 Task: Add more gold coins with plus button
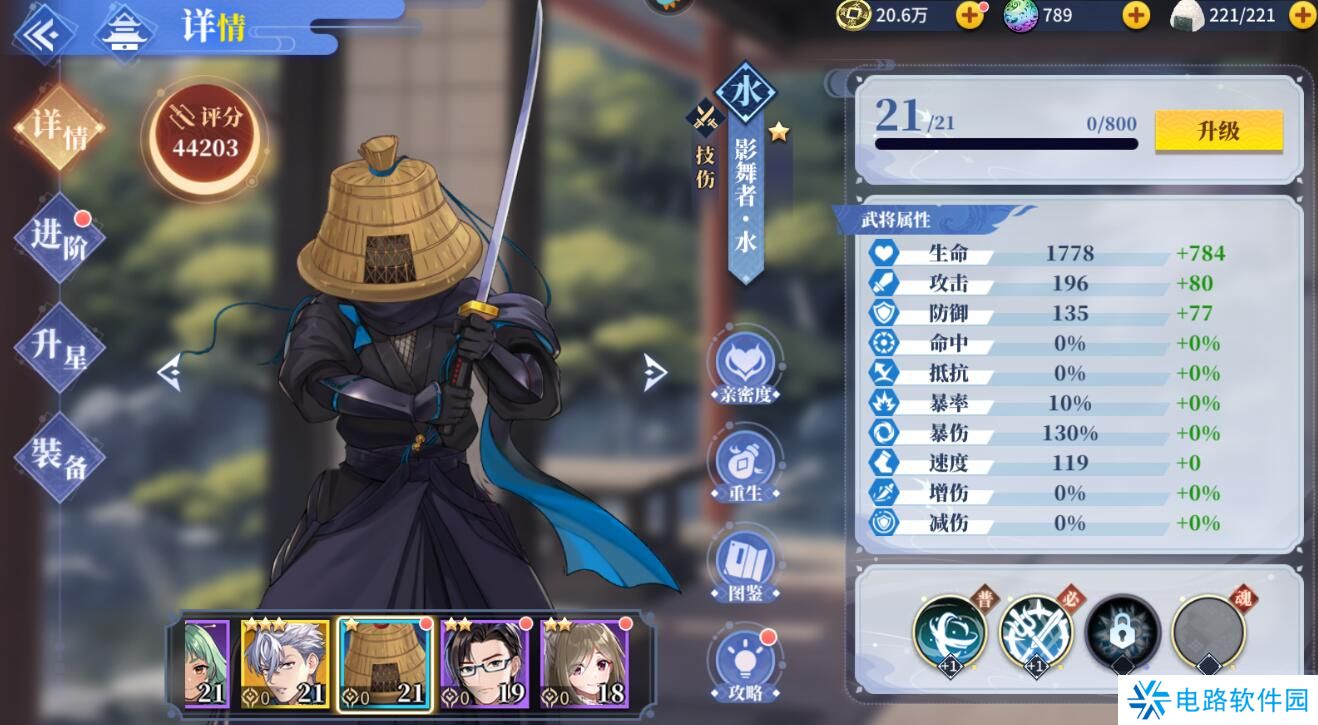point(969,15)
